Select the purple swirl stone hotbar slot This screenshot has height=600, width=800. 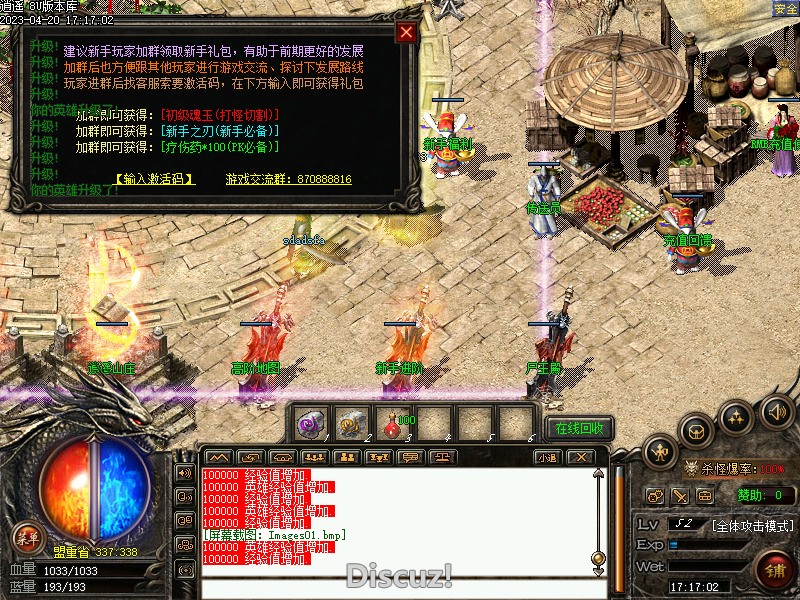pyautogui.click(x=311, y=425)
